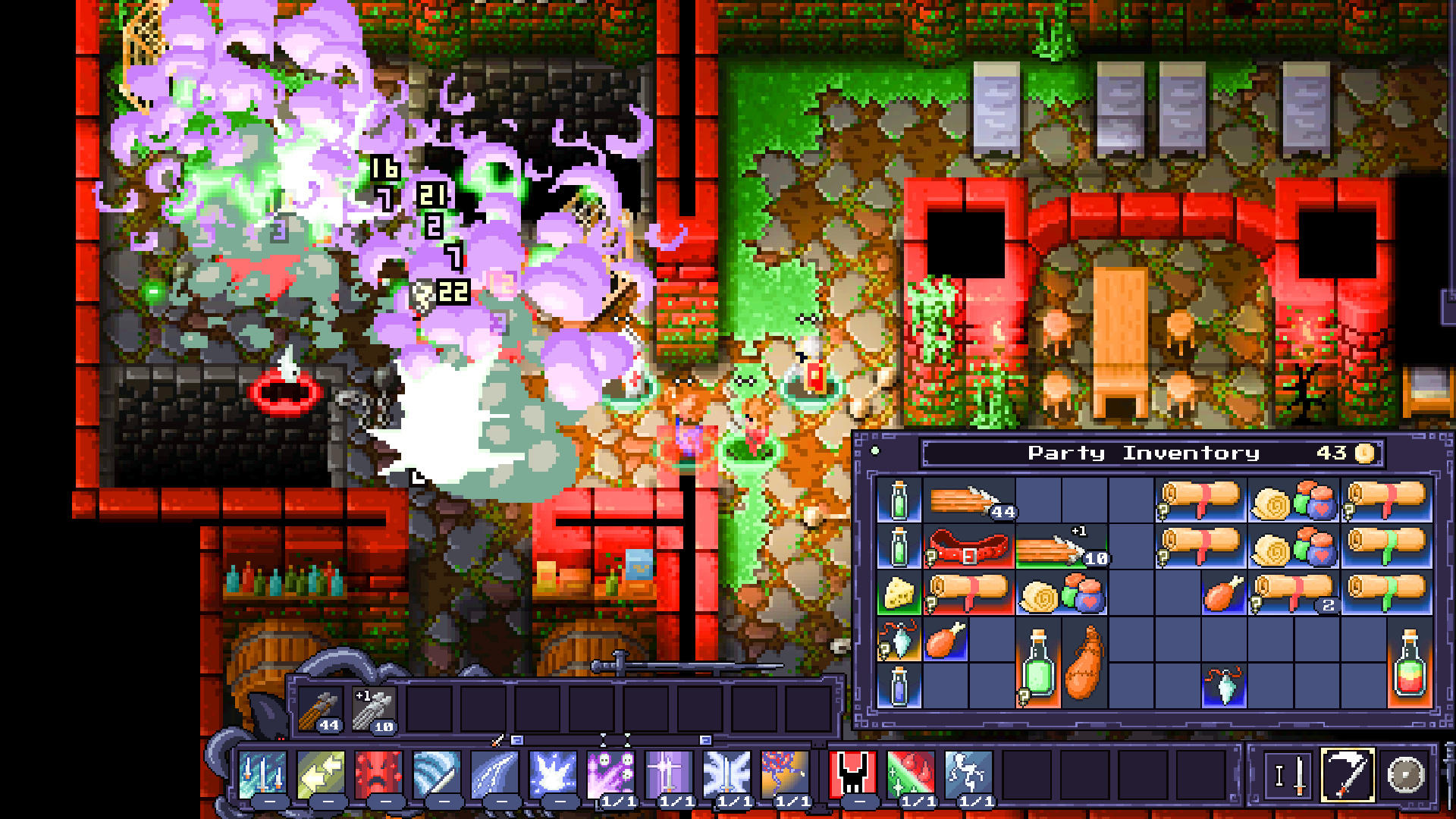1456x819 pixels.
Task: Activate the falling swords rain ability
Action: pyautogui.click(x=262, y=775)
